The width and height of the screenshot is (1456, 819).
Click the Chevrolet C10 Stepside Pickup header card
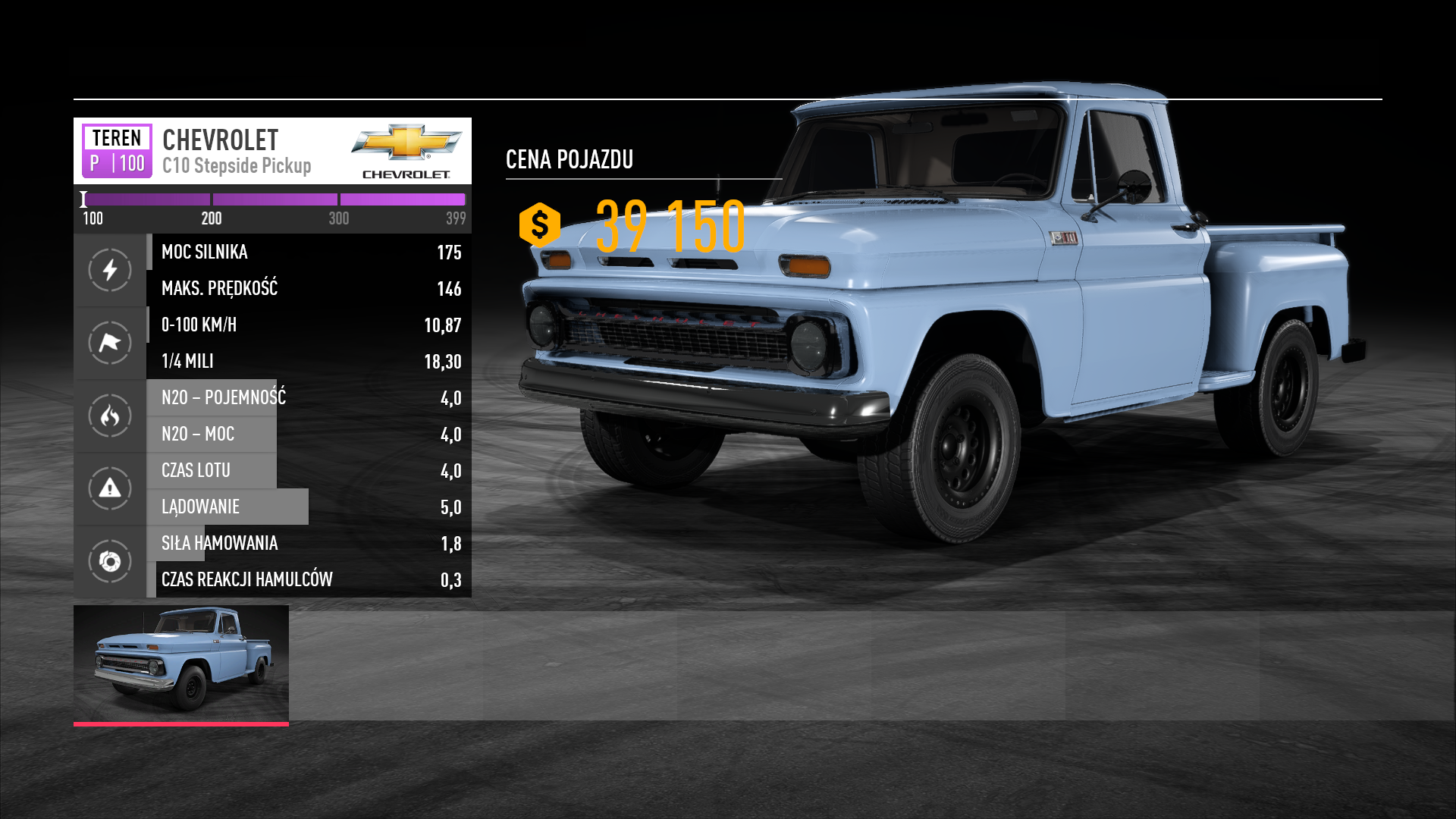click(x=272, y=151)
